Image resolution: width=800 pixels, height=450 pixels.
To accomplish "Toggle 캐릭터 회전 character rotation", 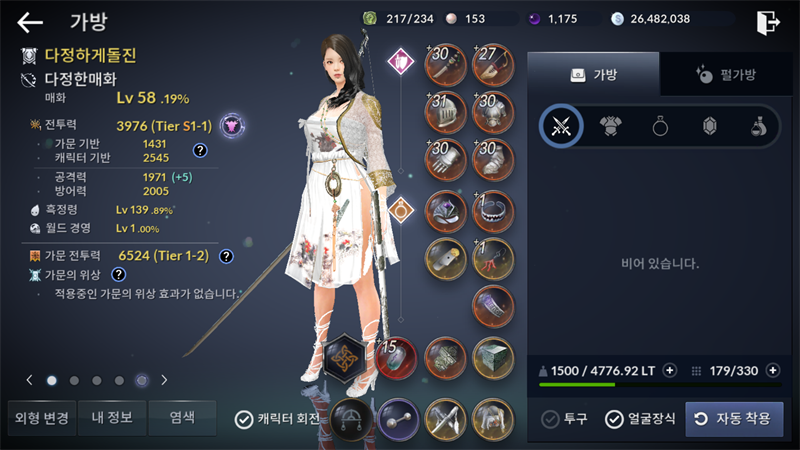I will tap(243, 419).
